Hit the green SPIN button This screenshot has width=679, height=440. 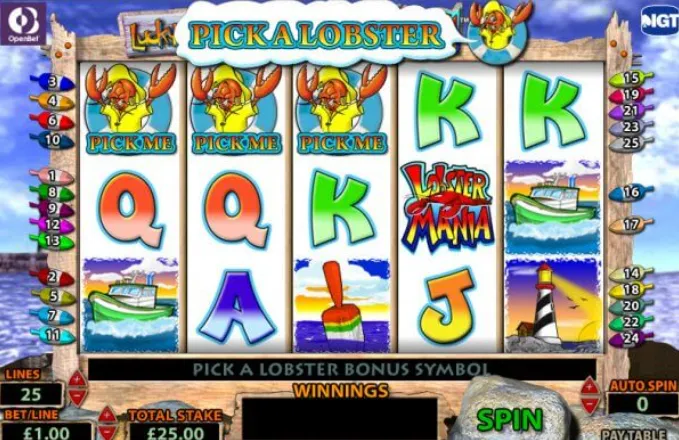pos(509,418)
